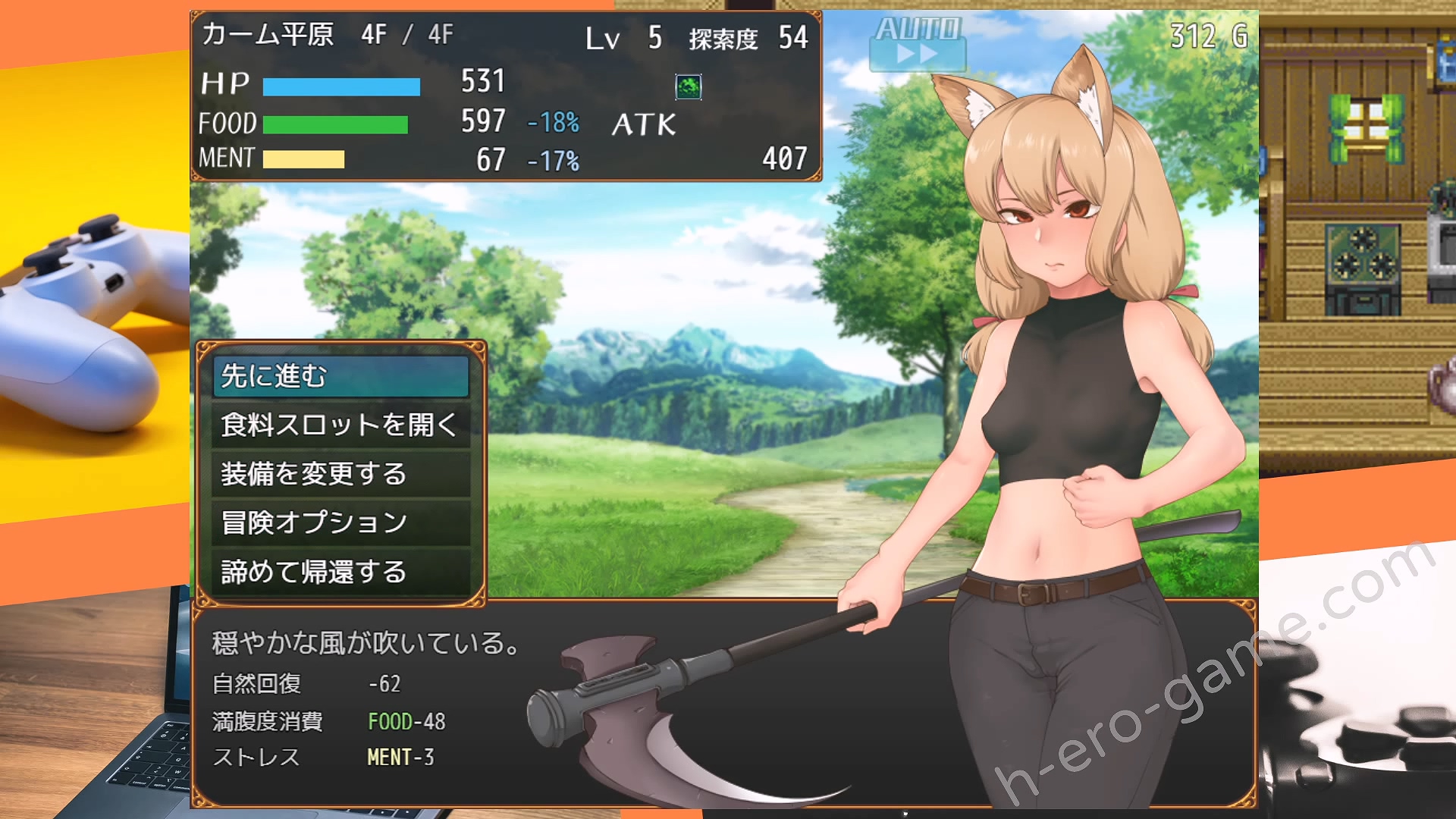
Task: Choose 先に進む to advance forward
Action: pyautogui.click(x=340, y=376)
